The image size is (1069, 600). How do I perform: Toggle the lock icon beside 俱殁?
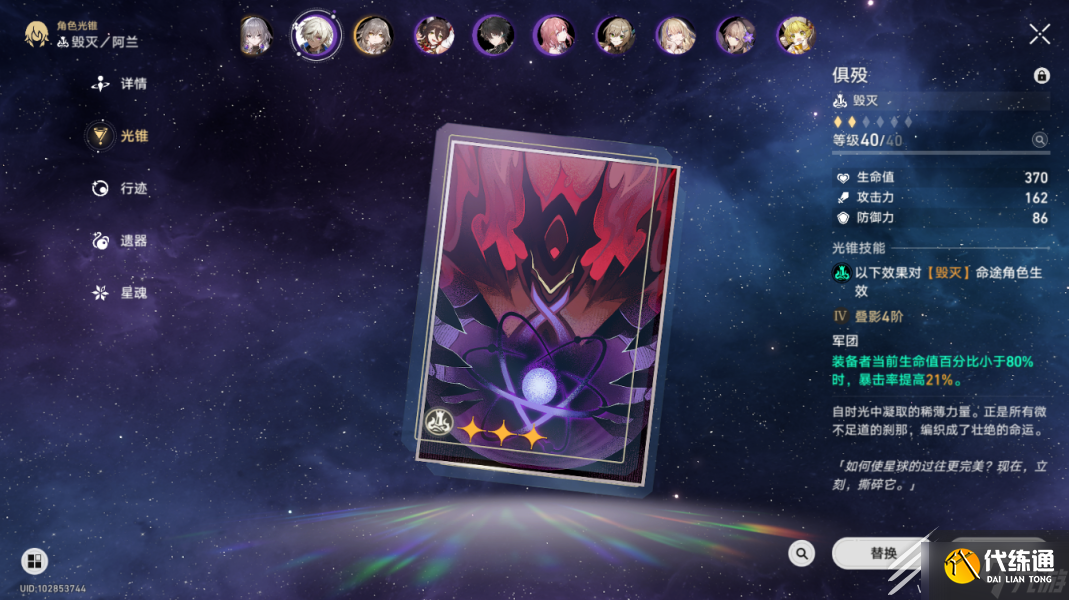pyautogui.click(x=1041, y=76)
